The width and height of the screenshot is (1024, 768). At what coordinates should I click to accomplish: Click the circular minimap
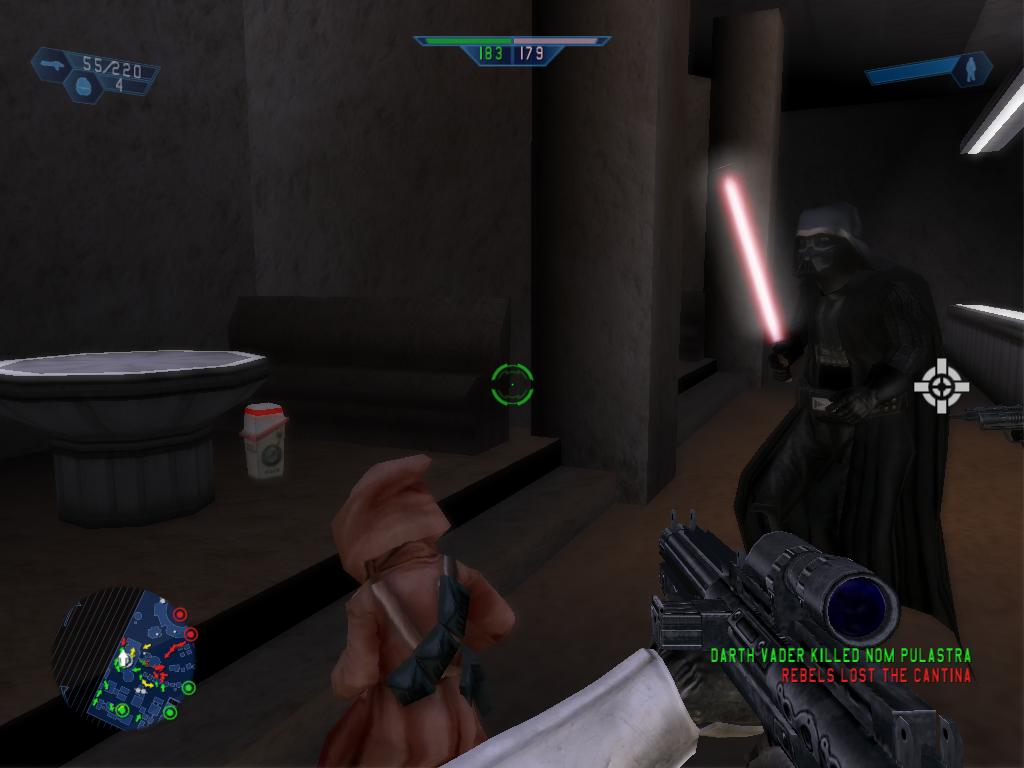(x=123, y=658)
